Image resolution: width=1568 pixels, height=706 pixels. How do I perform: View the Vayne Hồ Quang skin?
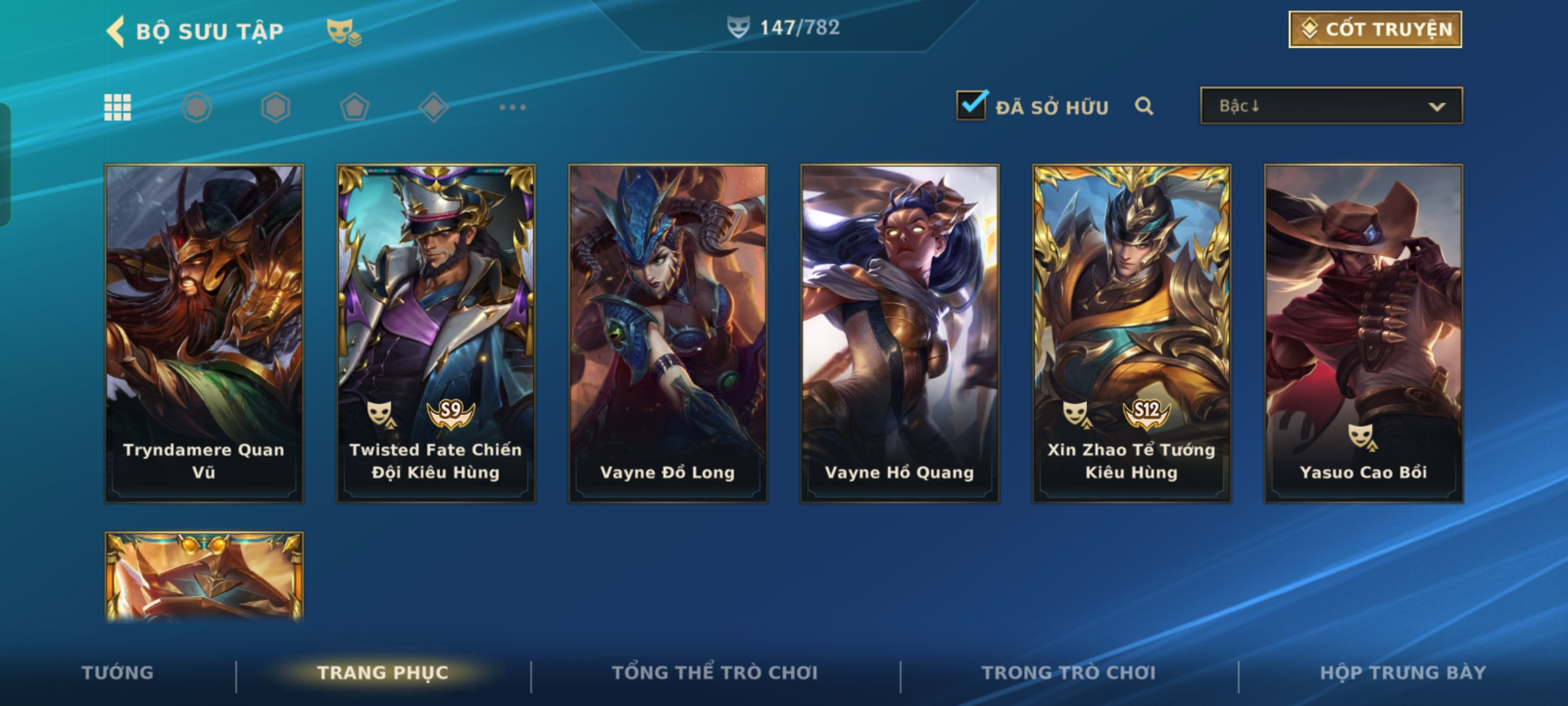(900, 333)
